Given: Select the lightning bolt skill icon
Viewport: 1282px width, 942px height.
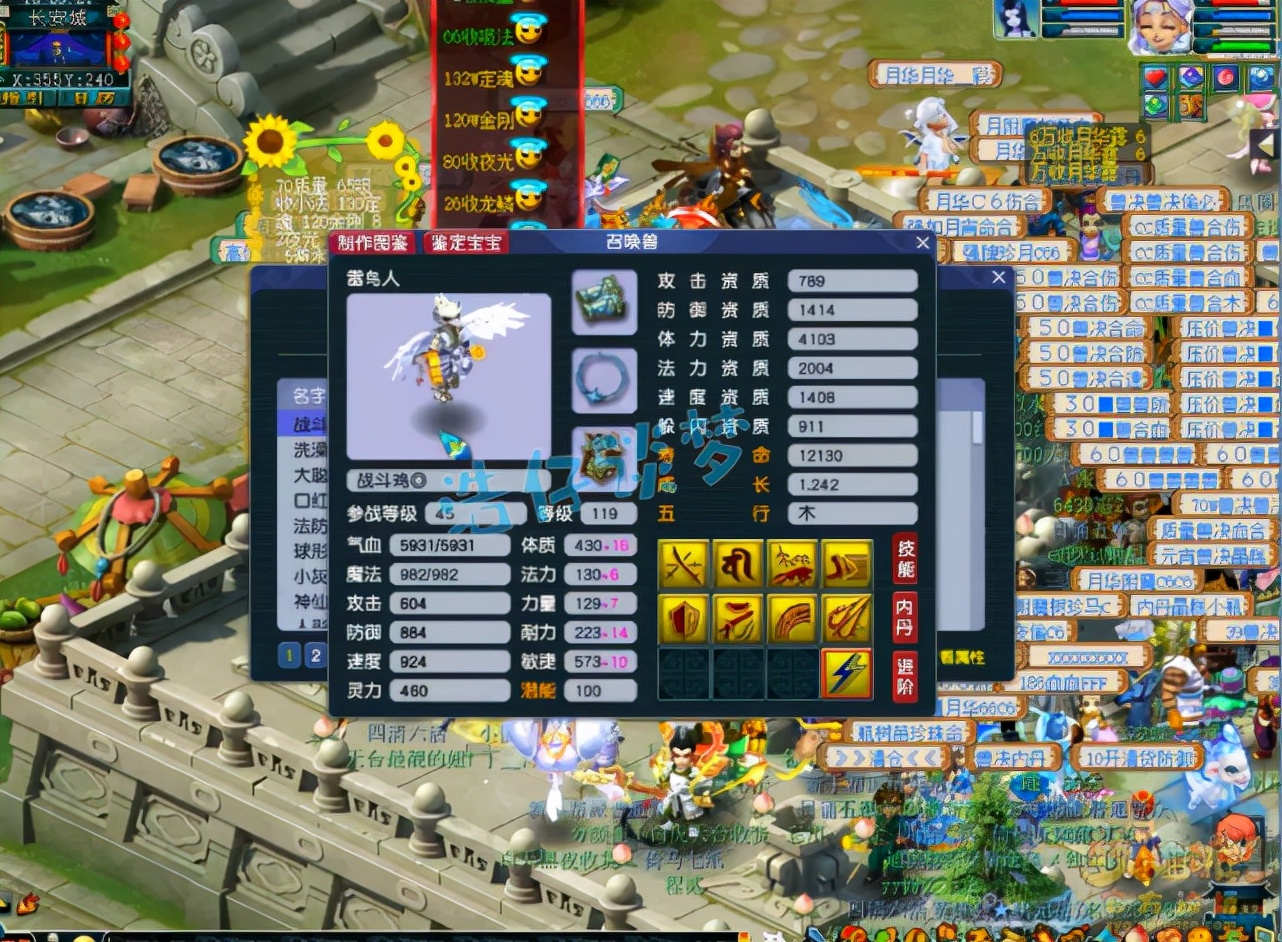Looking at the screenshot, I should (846, 674).
